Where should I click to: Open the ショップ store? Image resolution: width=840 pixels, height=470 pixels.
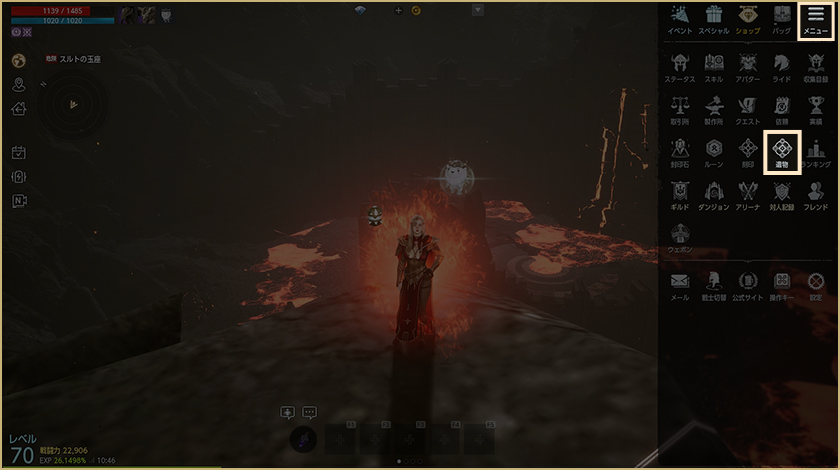point(747,19)
